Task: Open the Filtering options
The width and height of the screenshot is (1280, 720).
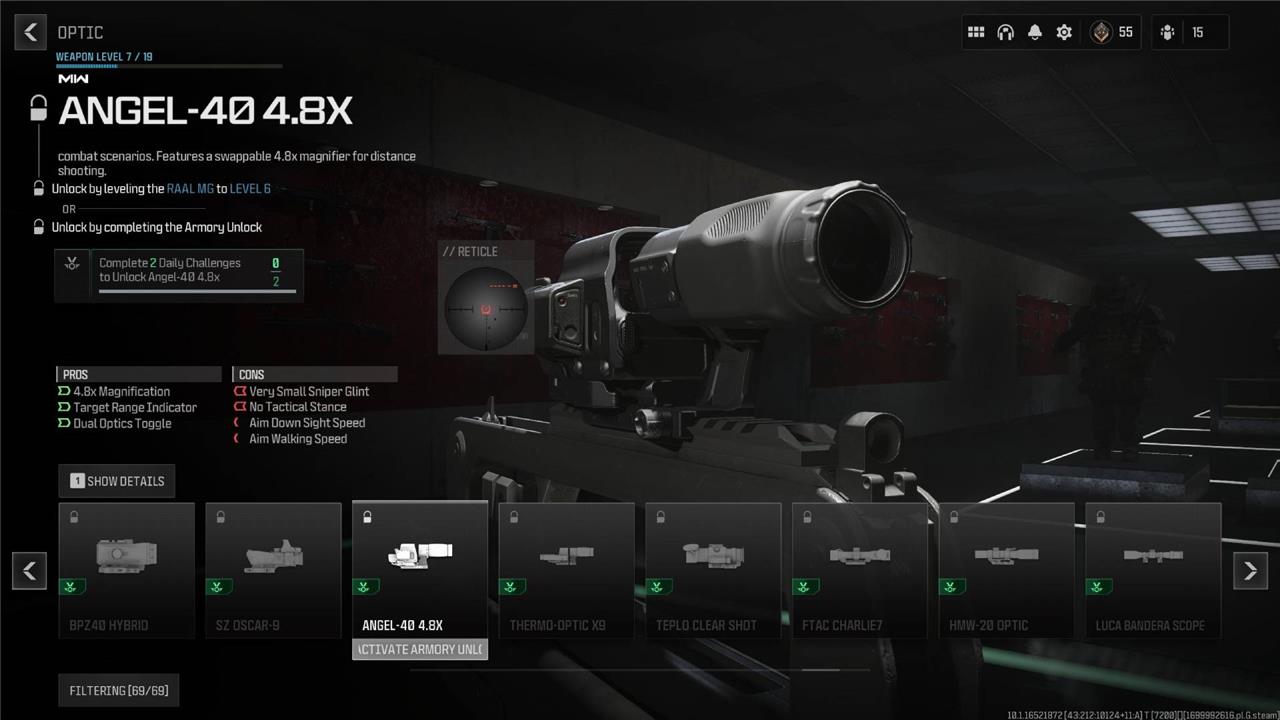Action: coord(118,691)
